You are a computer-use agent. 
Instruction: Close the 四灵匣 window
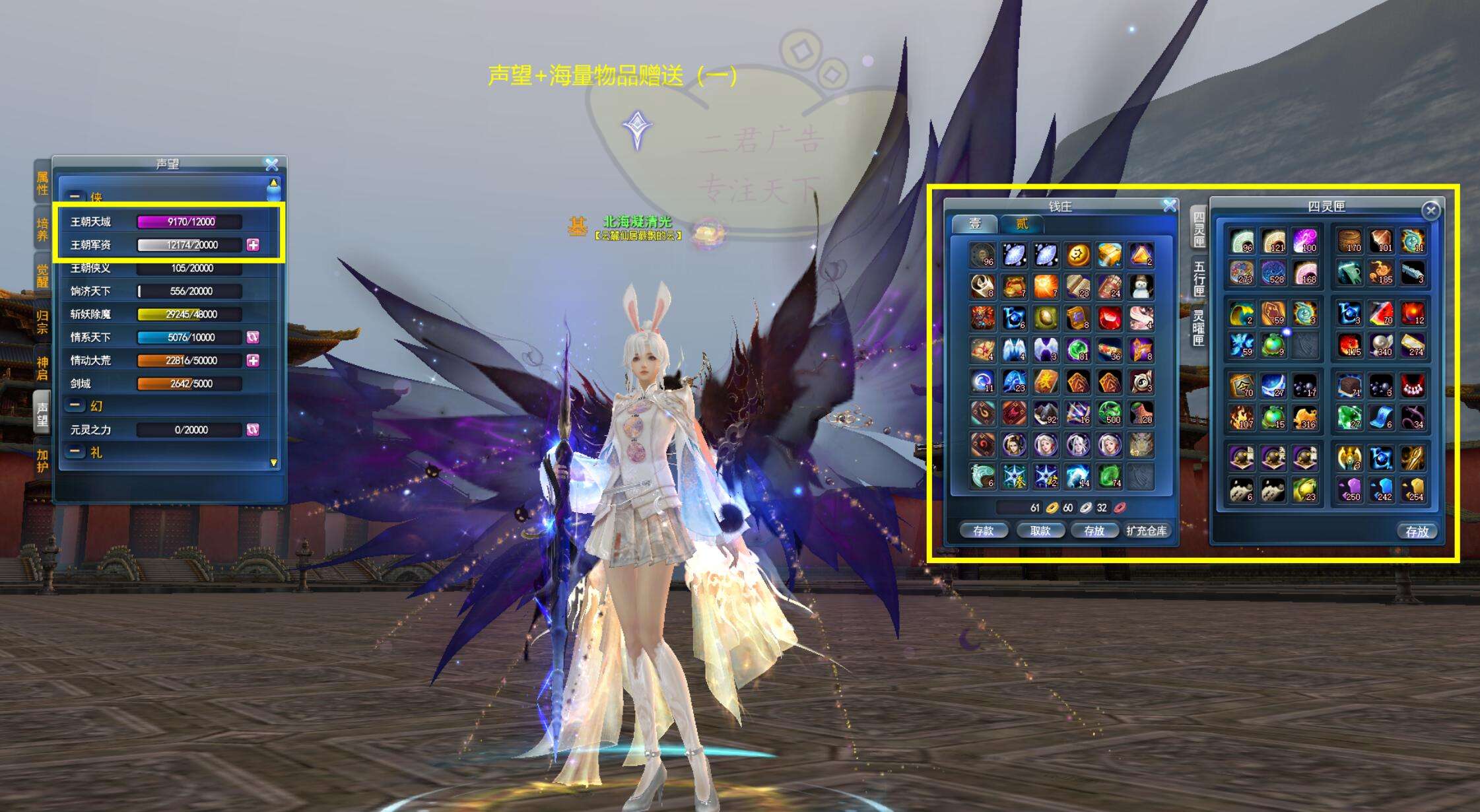pyautogui.click(x=1430, y=211)
